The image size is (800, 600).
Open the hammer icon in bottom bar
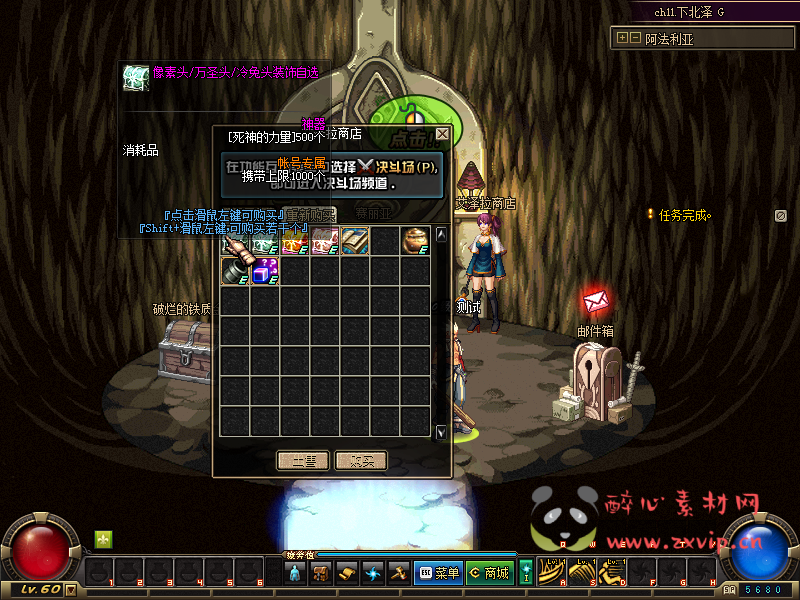[x=399, y=573]
